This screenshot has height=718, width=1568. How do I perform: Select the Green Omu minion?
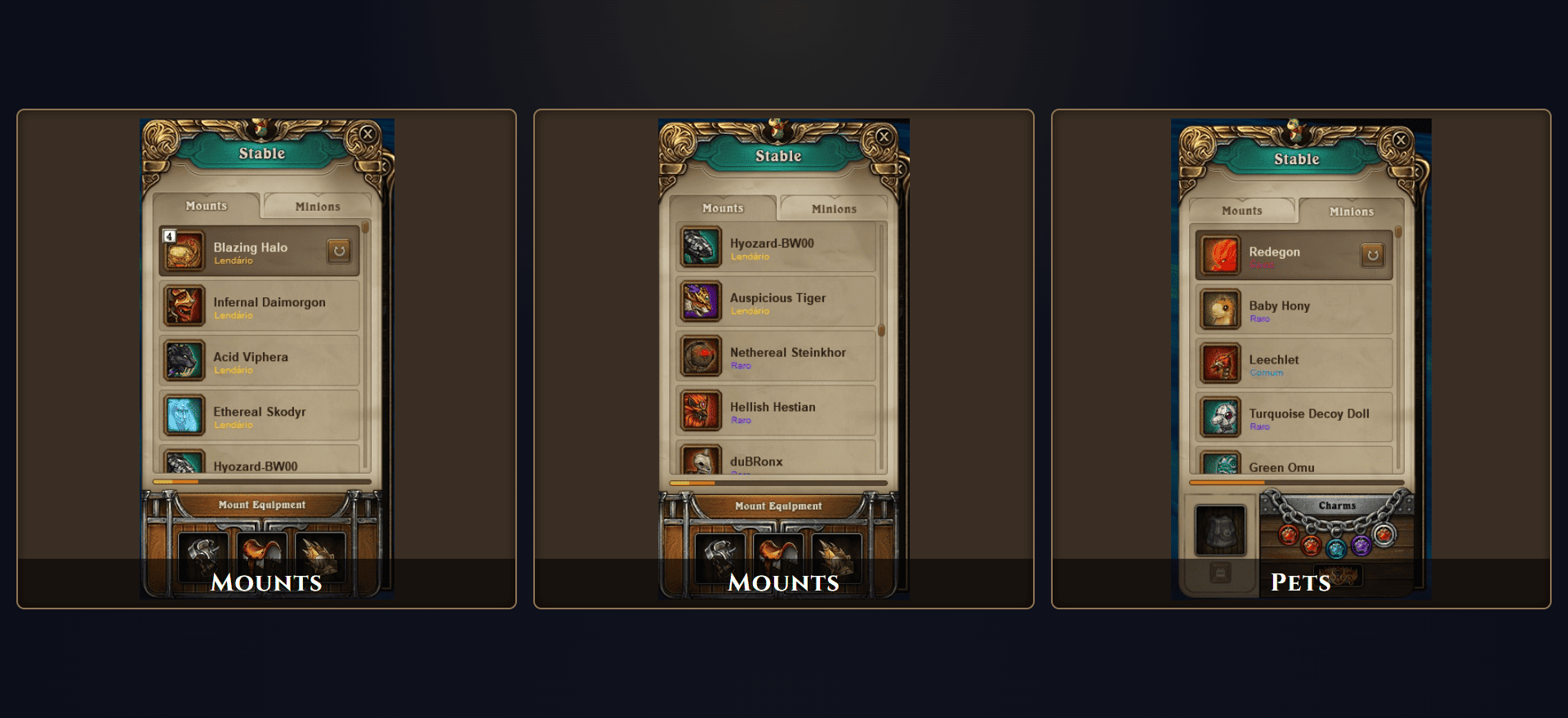pos(1281,466)
